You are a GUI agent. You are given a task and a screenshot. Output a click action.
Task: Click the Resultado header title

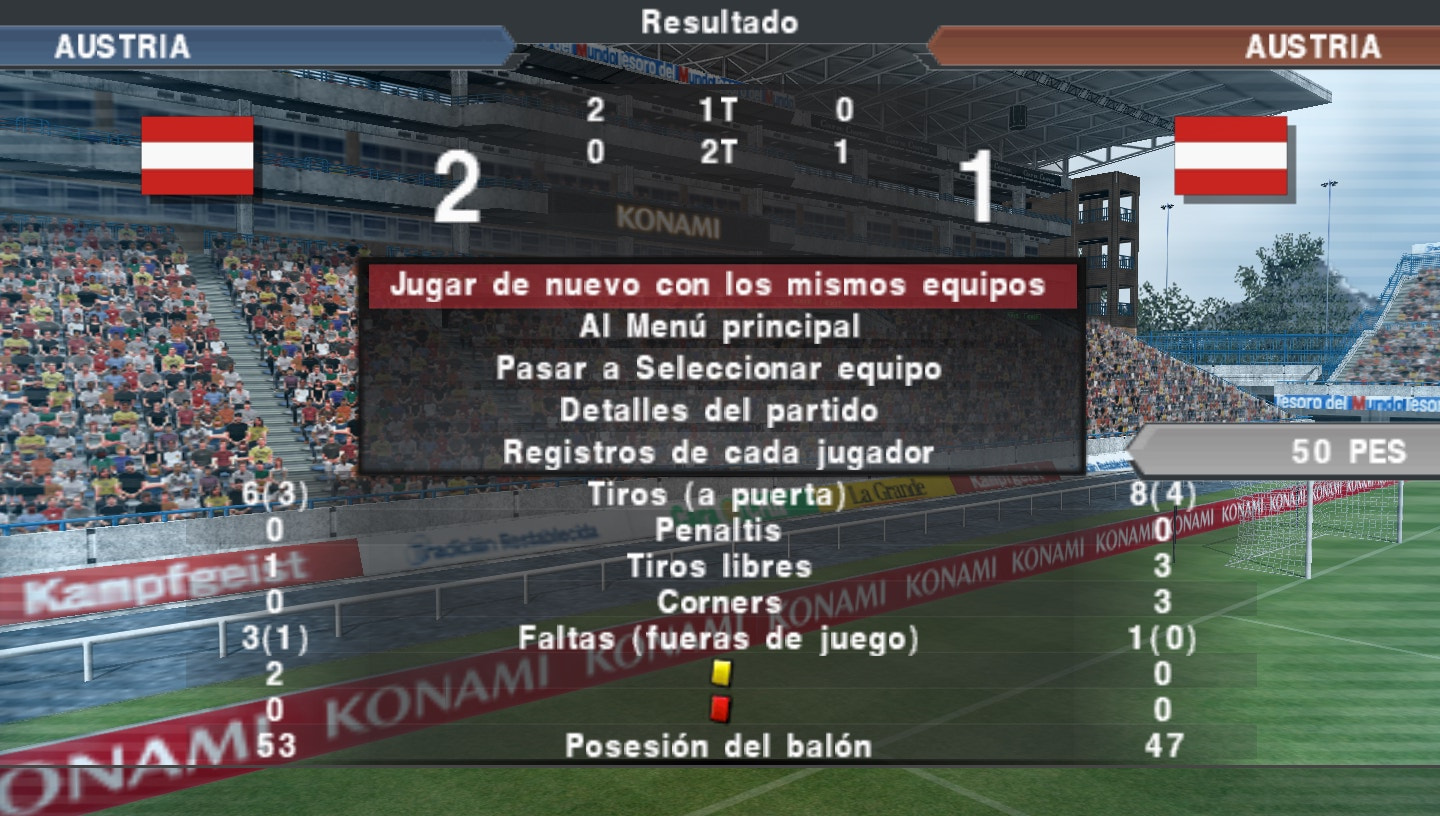point(719,22)
